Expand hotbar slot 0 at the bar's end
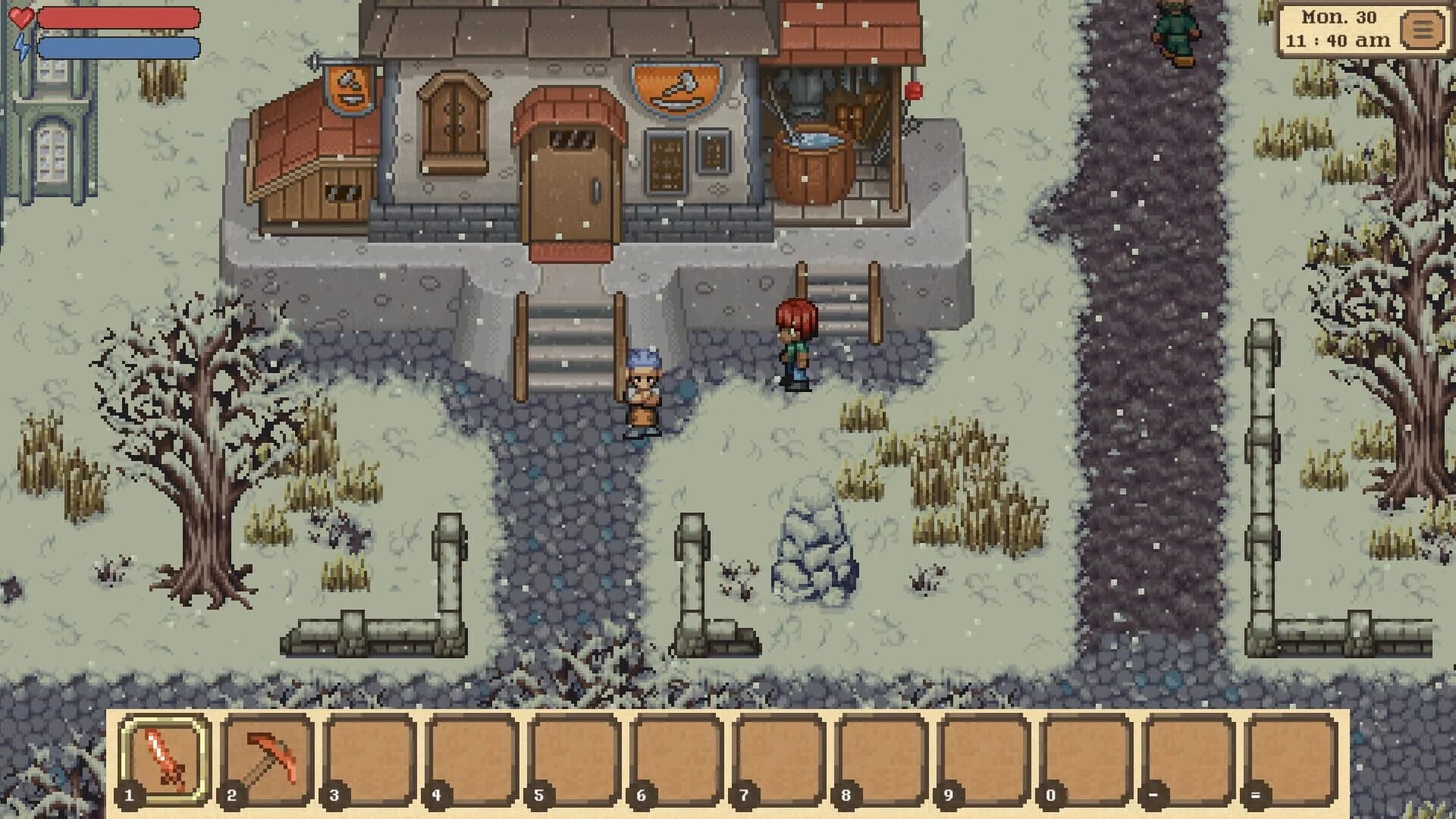 click(1084, 758)
